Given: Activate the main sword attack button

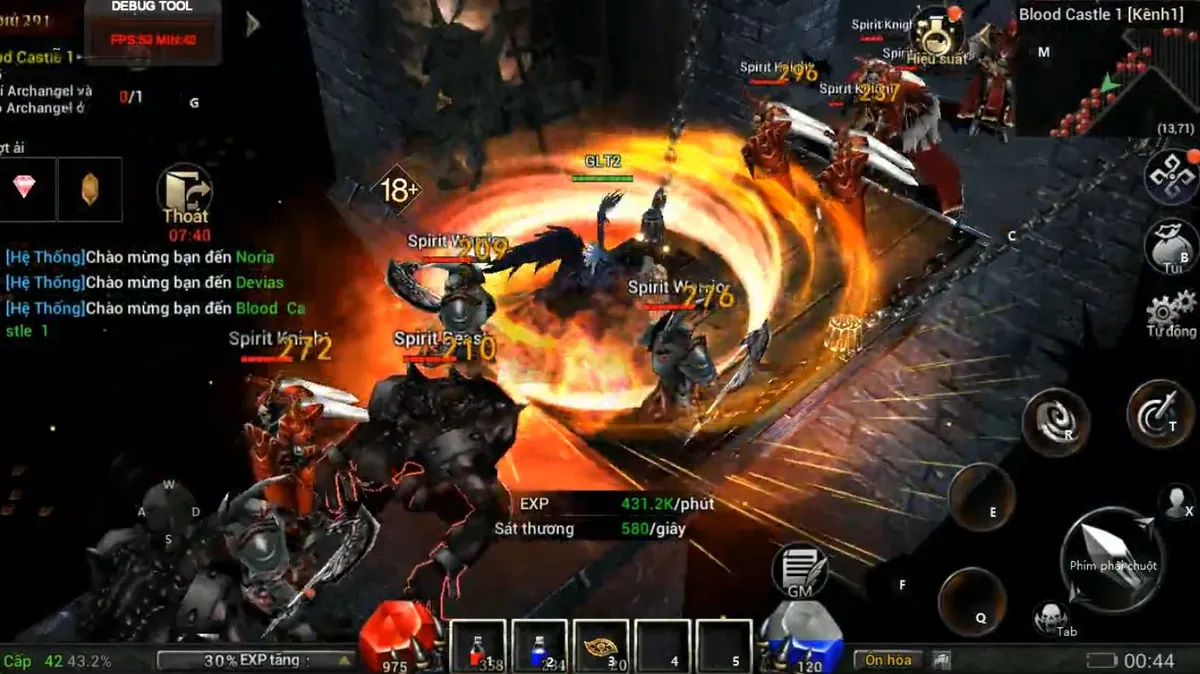Looking at the screenshot, I should click(1112, 557).
